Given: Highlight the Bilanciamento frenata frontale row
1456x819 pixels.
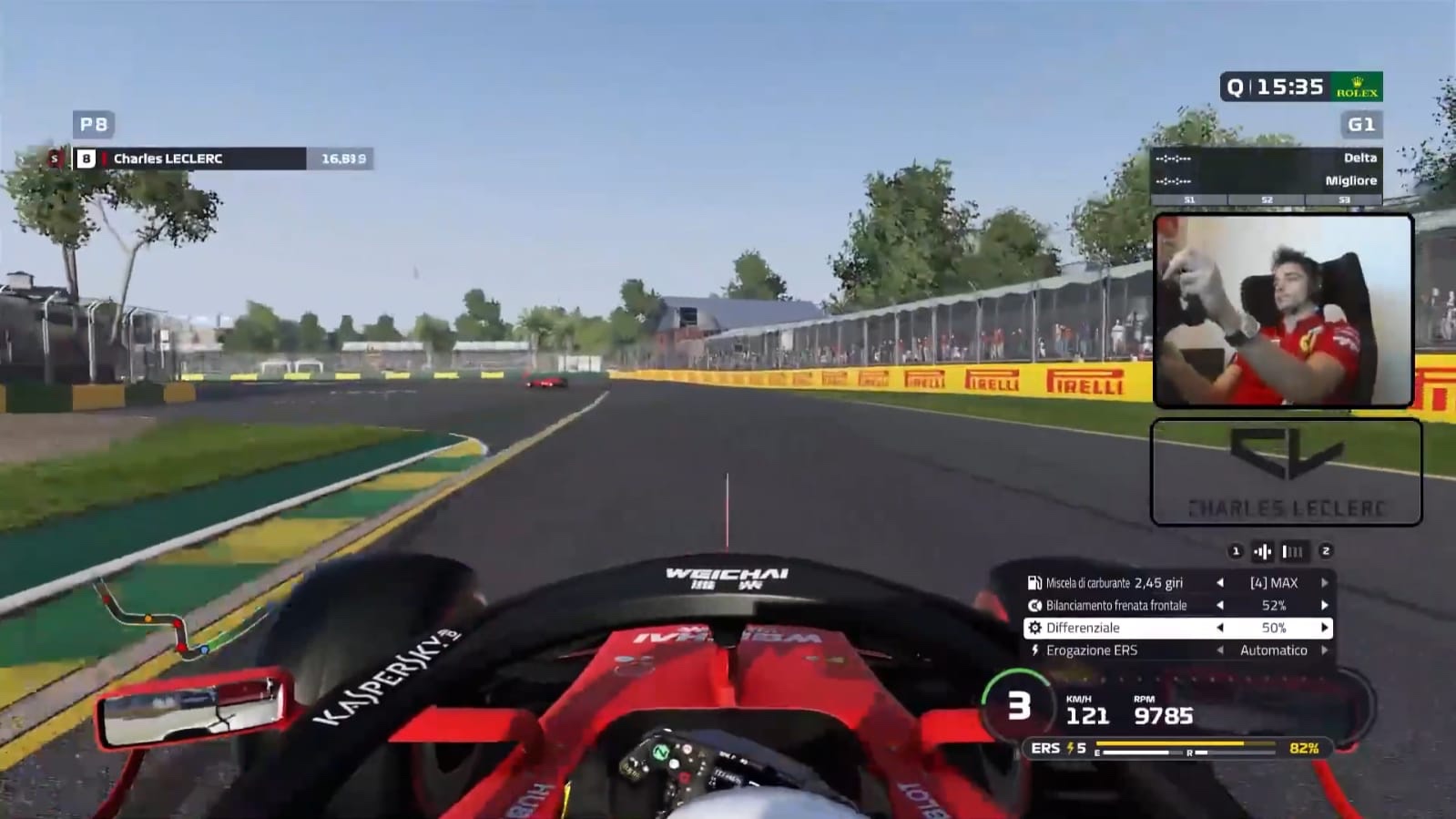Looking at the screenshot, I should tap(1115, 606).
